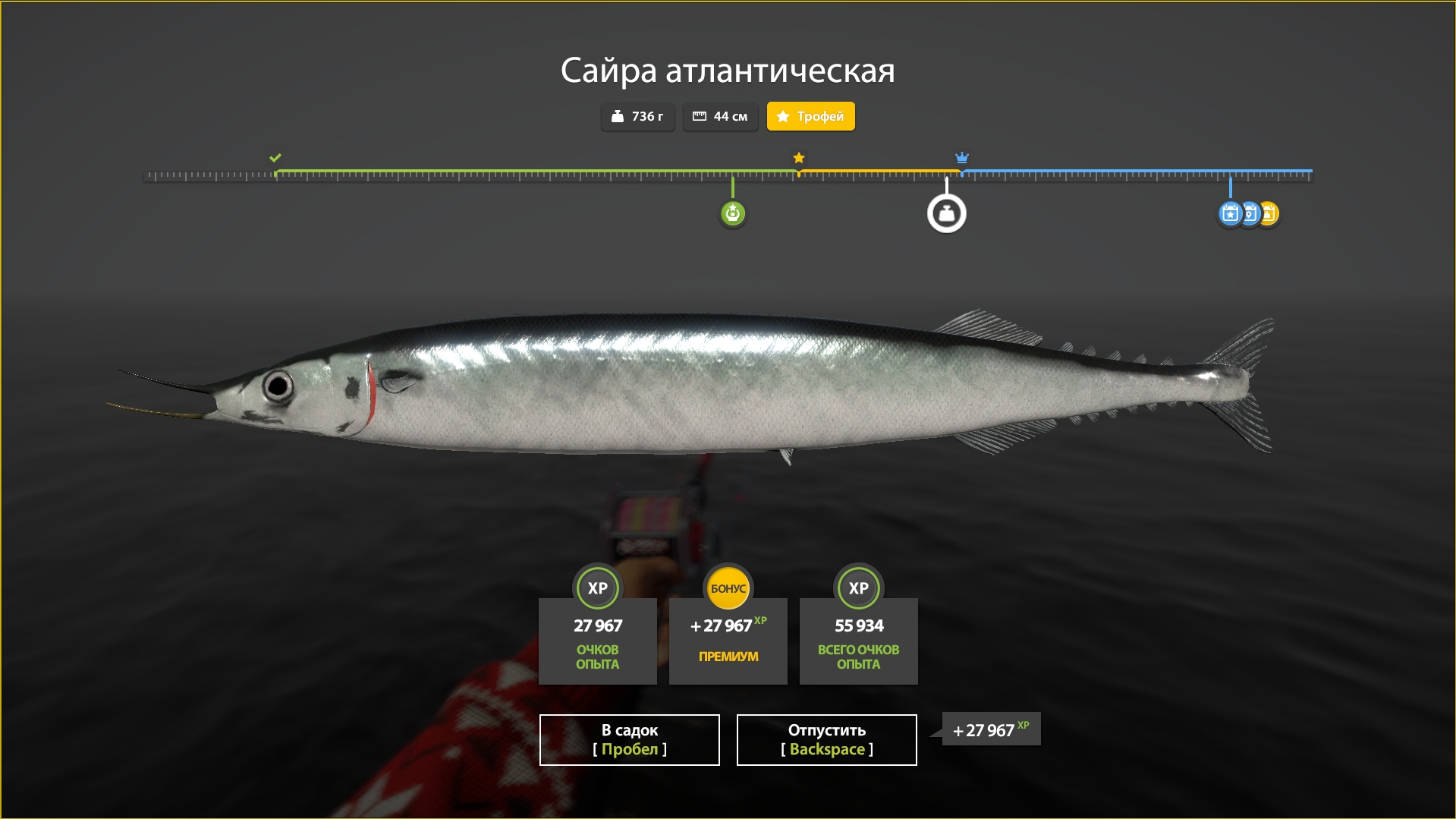Keep the fish with В садок
This screenshot has height=819, width=1456.
pyautogui.click(x=629, y=739)
